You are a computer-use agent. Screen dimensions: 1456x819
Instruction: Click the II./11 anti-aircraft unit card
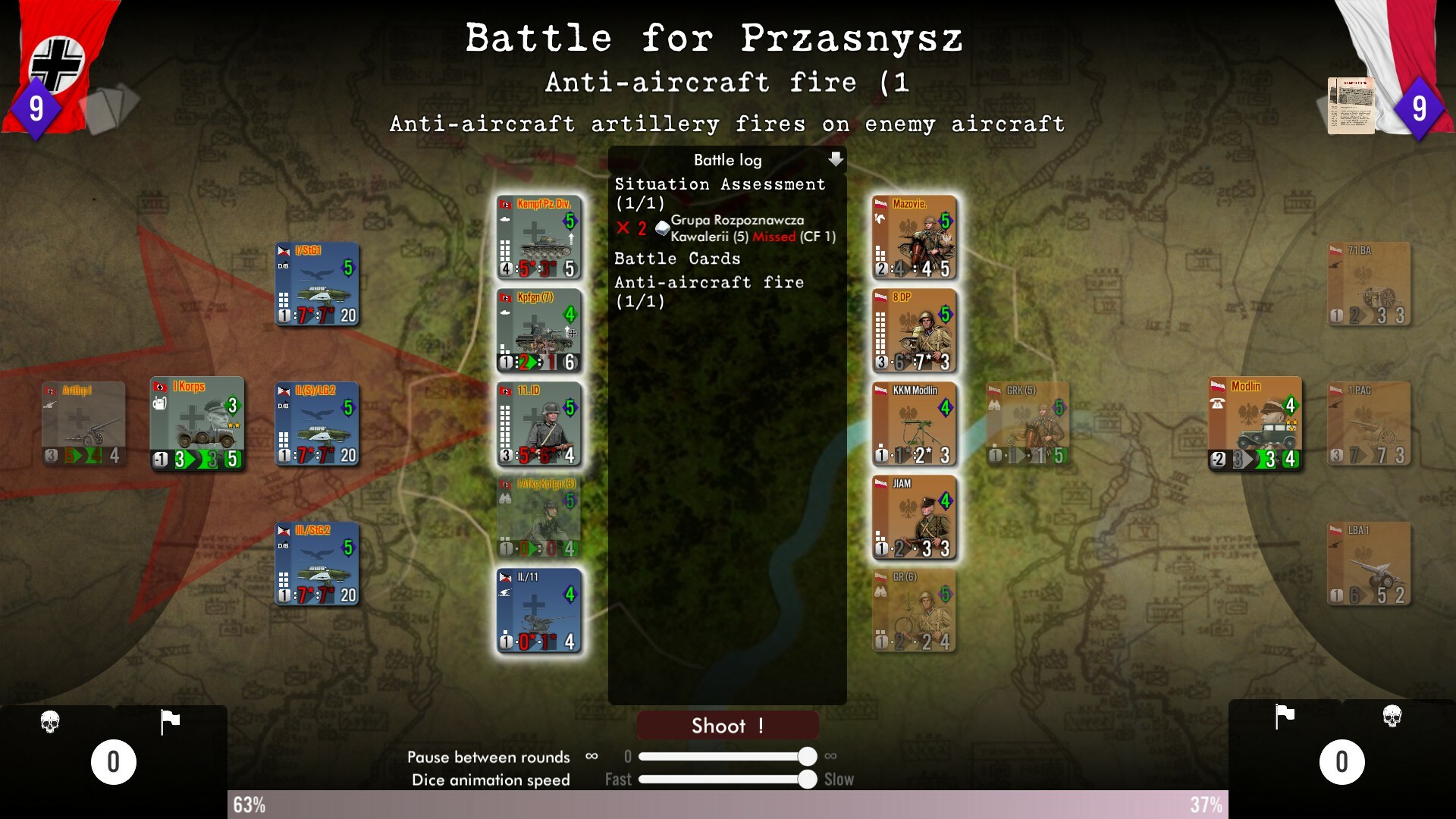point(539,610)
